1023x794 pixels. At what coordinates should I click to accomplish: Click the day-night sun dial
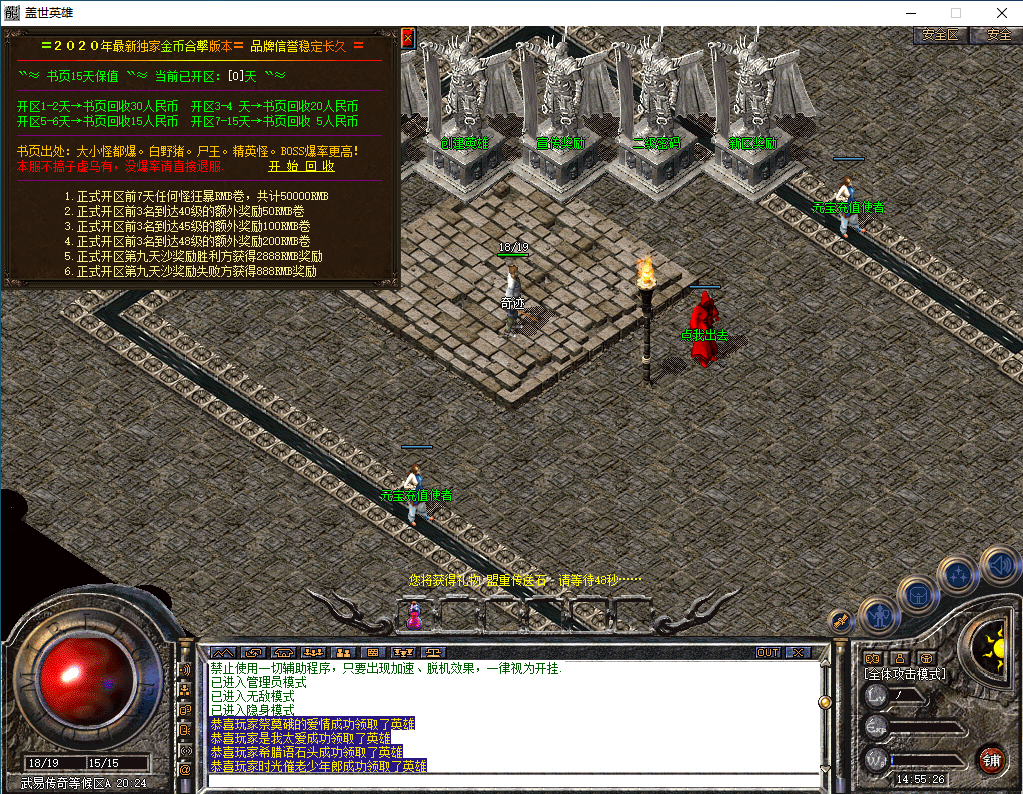[x=993, y=647]
